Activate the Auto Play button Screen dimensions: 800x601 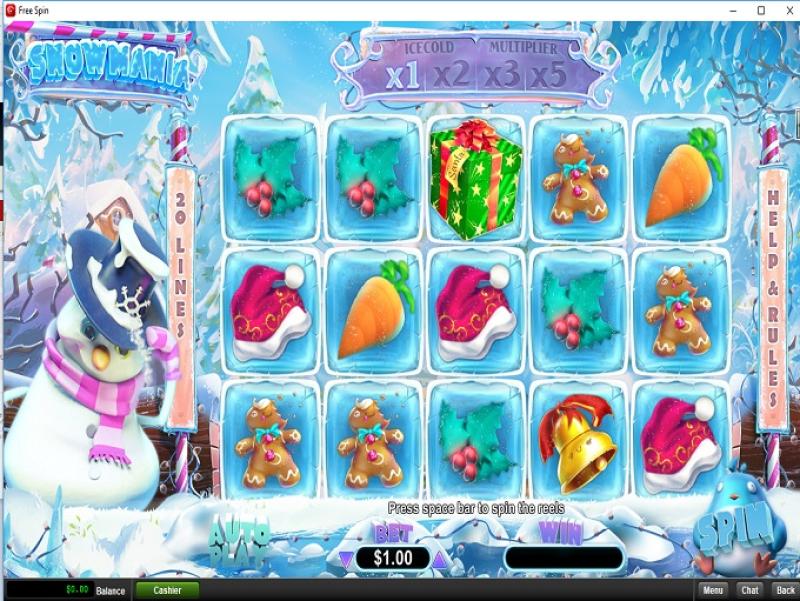(240, 540)
